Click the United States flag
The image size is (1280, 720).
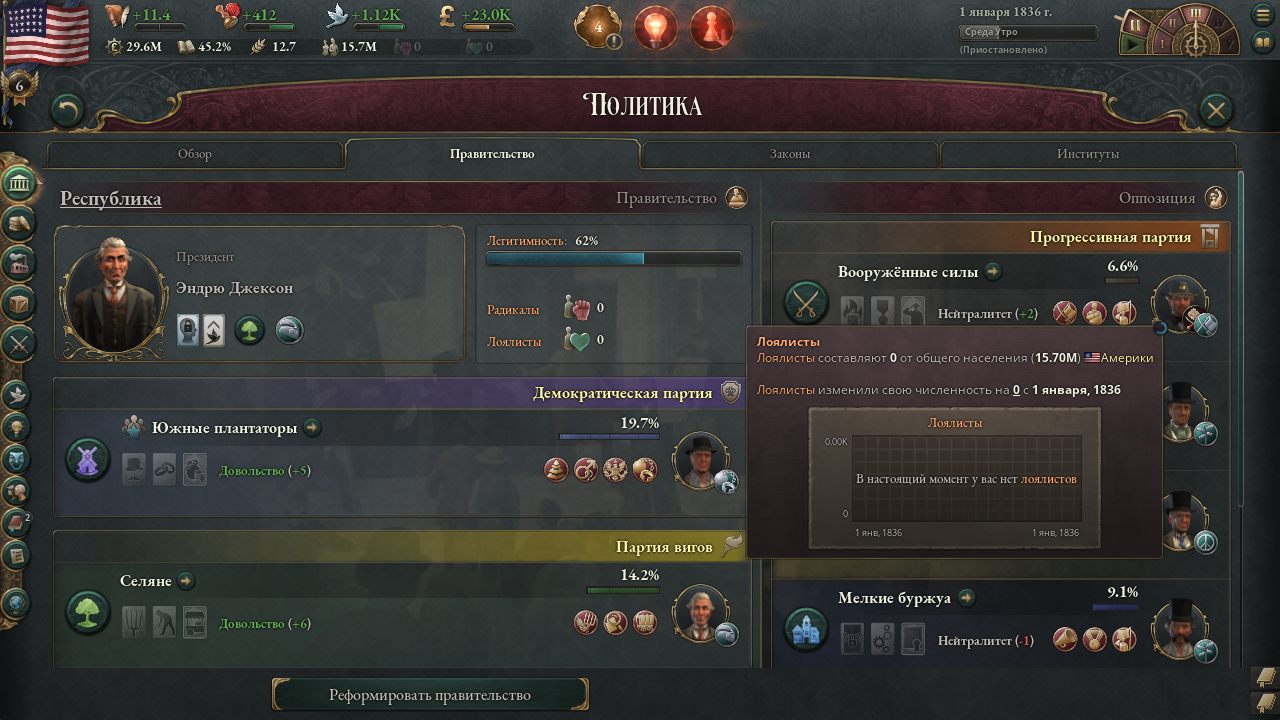(46, 32)
